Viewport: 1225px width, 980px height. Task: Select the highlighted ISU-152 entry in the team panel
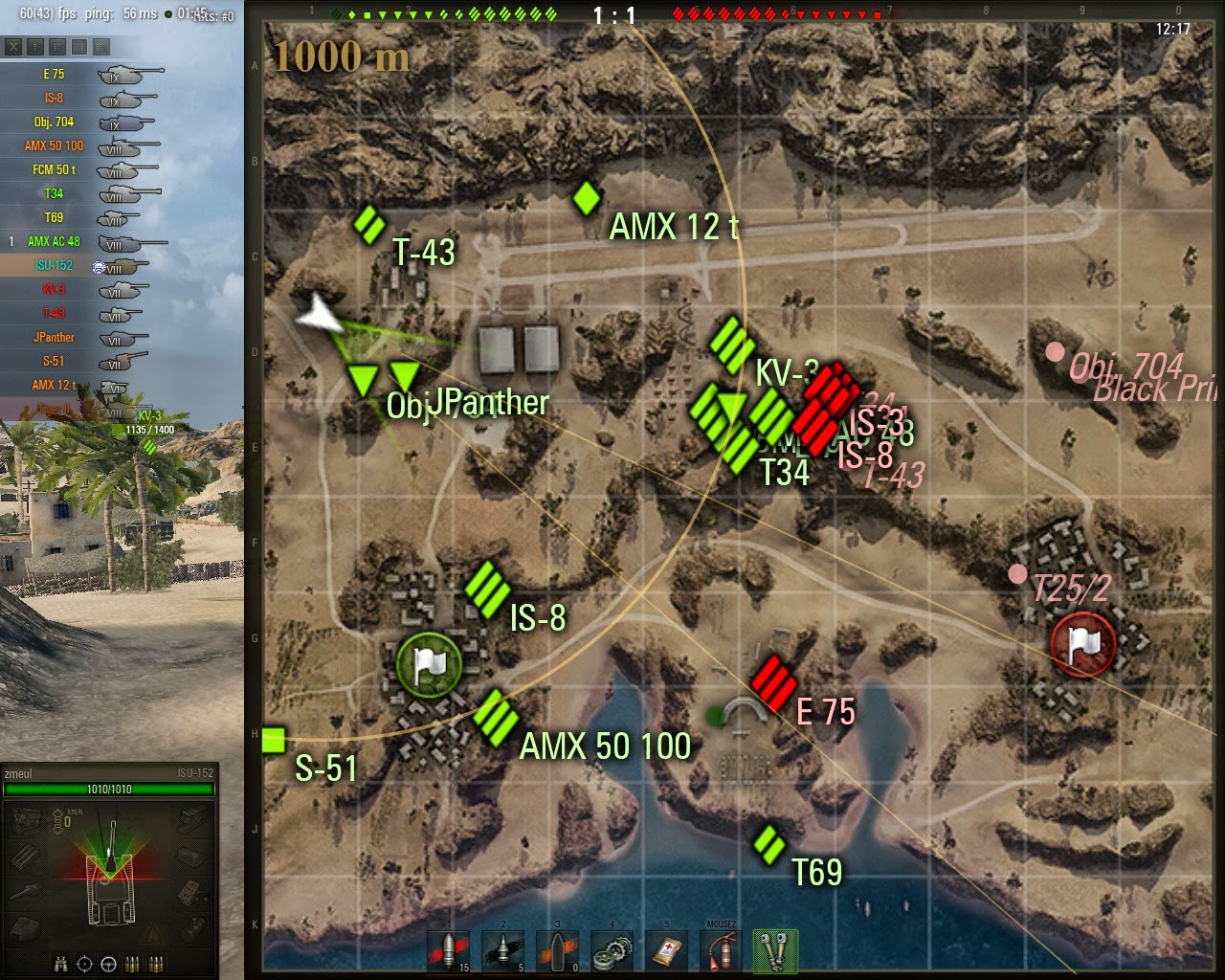tap(53, 265)
